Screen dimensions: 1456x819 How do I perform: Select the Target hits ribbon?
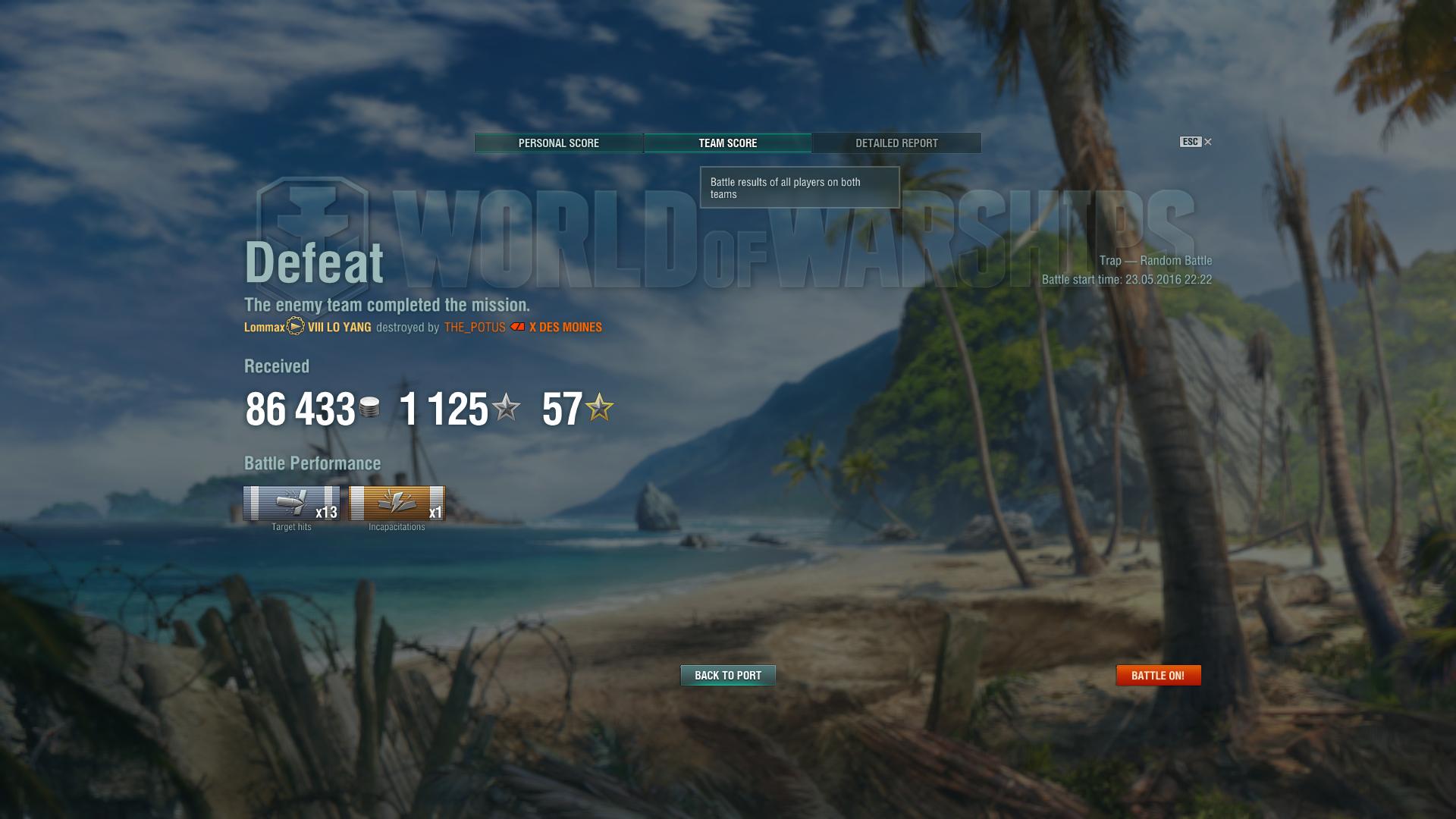[x=291, y=504]
